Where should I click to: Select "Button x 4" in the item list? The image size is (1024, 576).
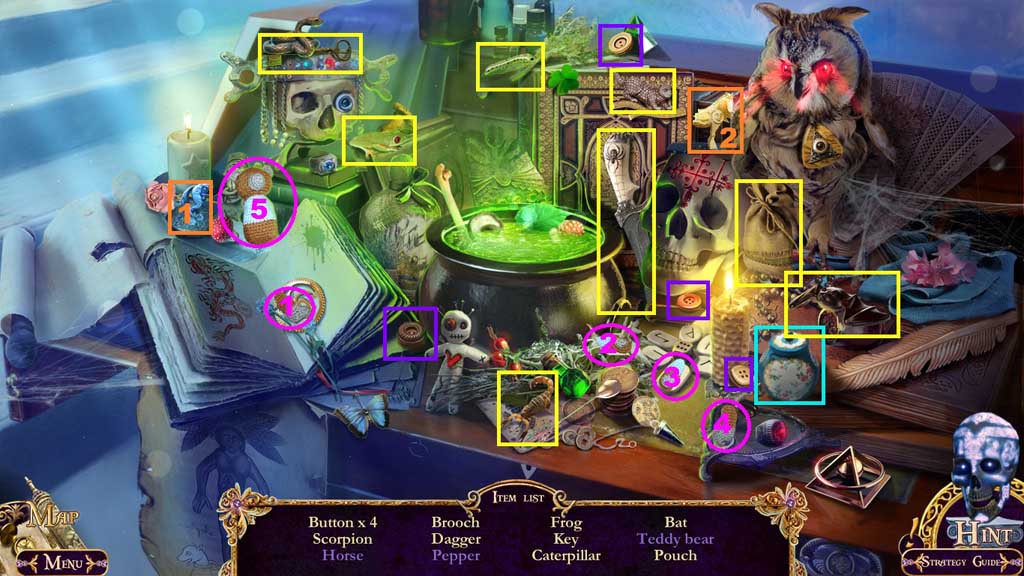pos(341,522)
